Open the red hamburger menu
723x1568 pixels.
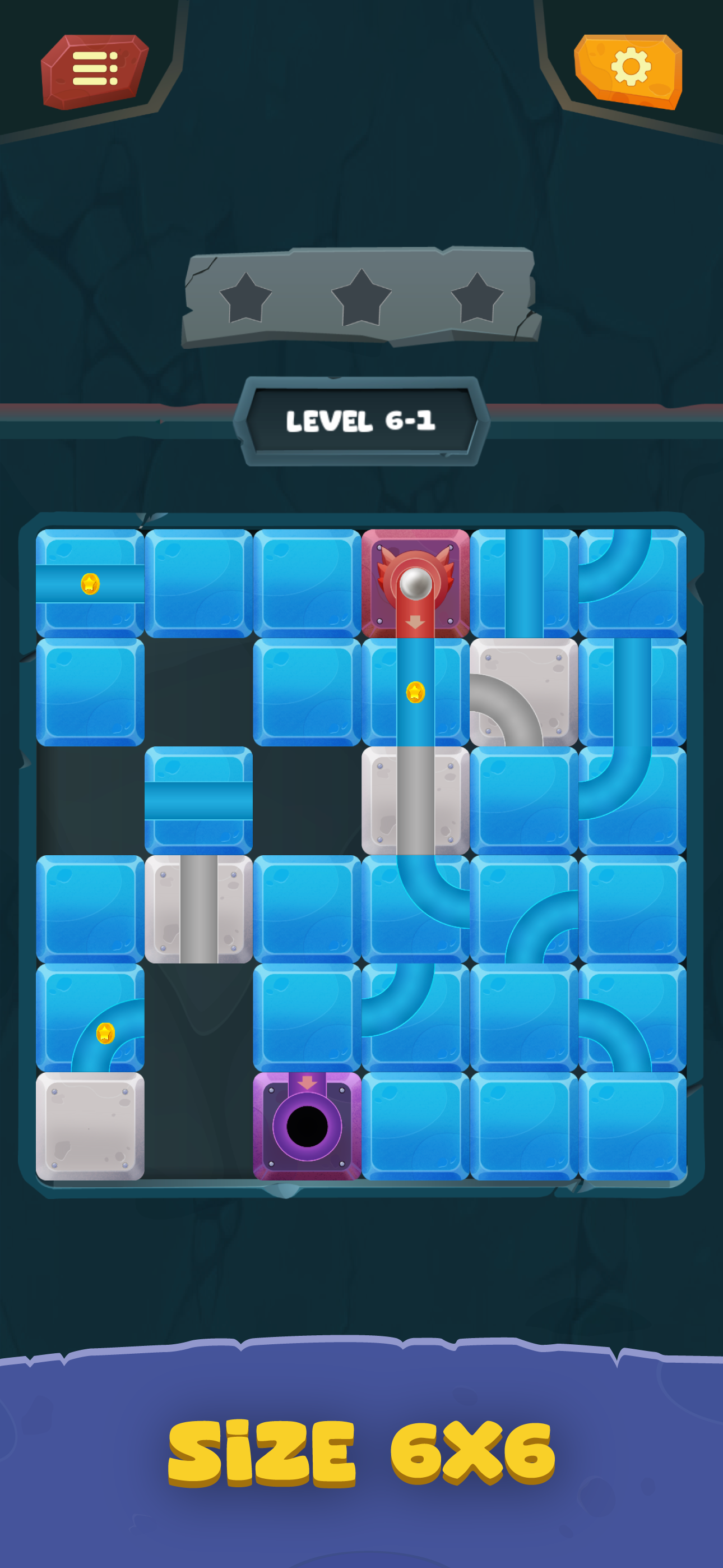[x=94, y=70]
